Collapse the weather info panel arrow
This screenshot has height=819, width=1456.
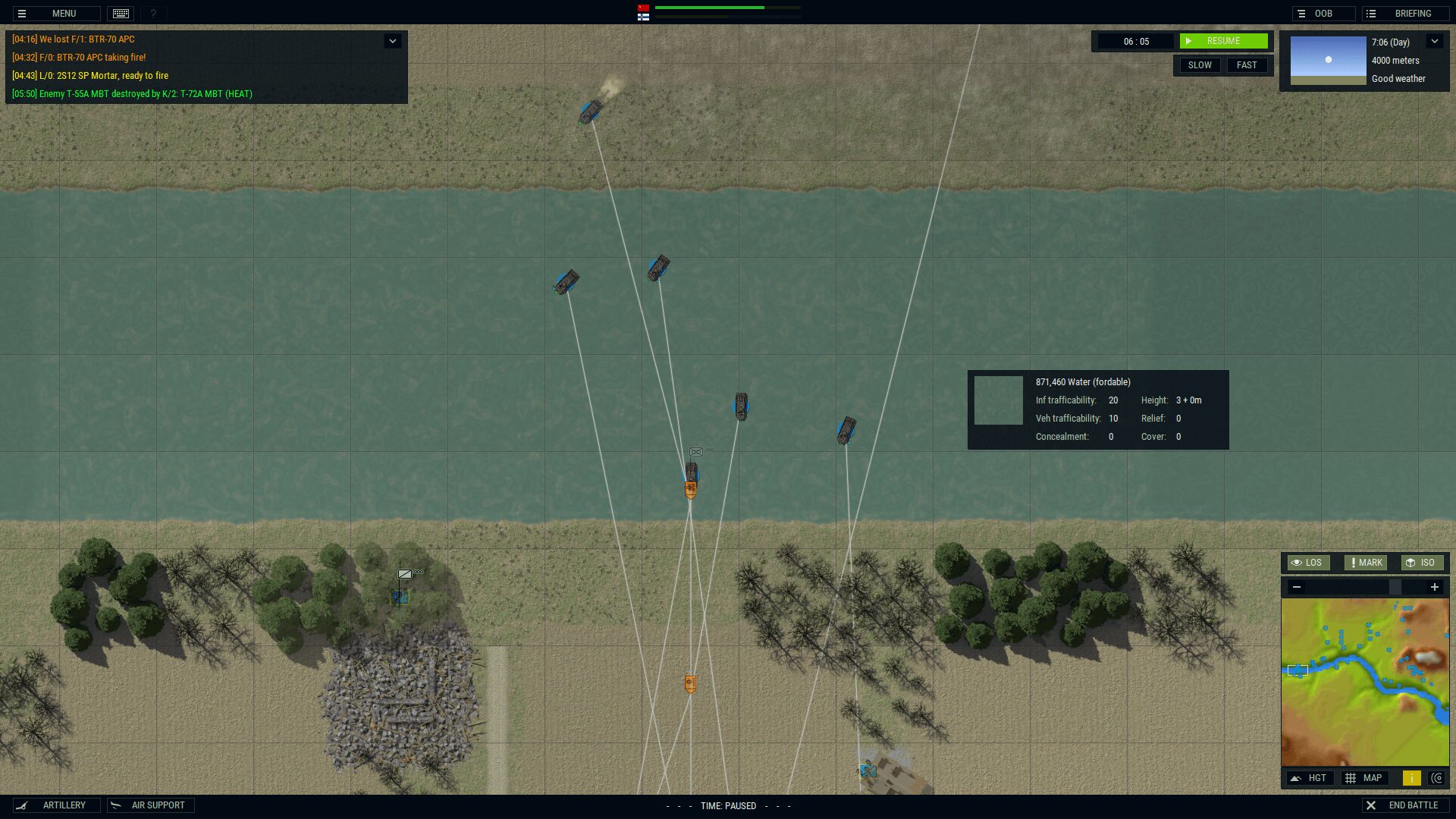pyautogui.click(x=1434, y=42)
